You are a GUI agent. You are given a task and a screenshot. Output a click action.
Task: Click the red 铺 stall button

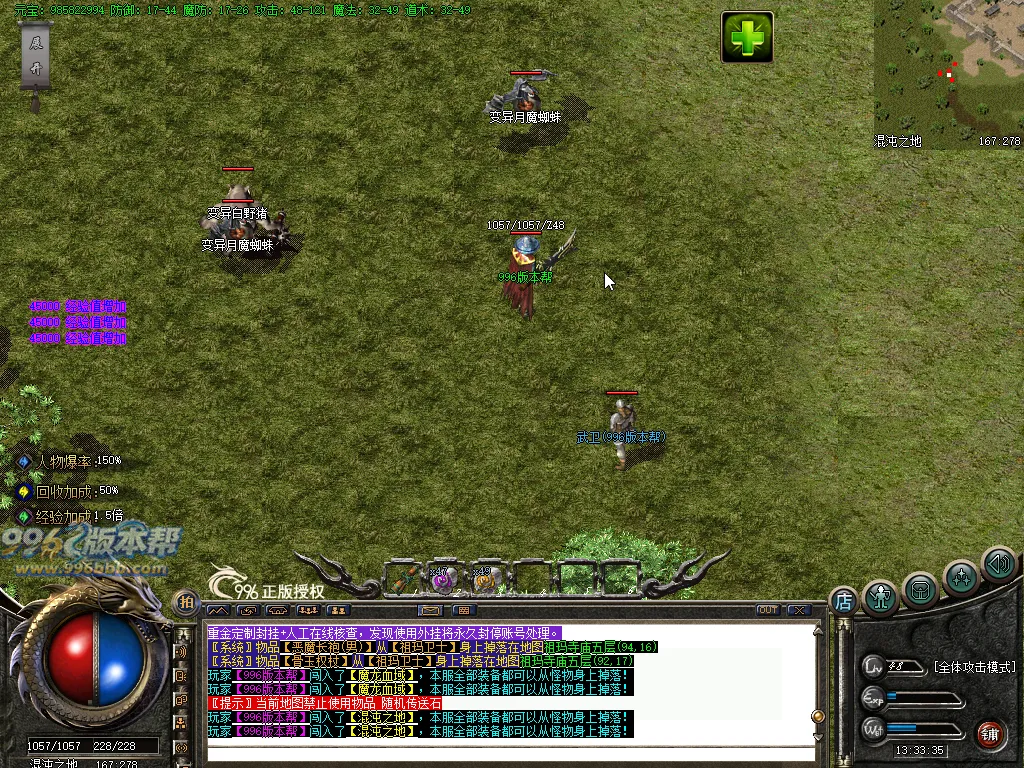(x=990, y=733)
